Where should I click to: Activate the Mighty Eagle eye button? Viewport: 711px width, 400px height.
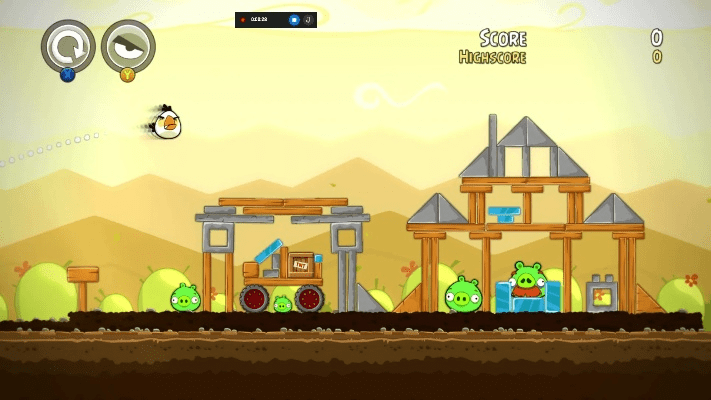pos(128,45)
